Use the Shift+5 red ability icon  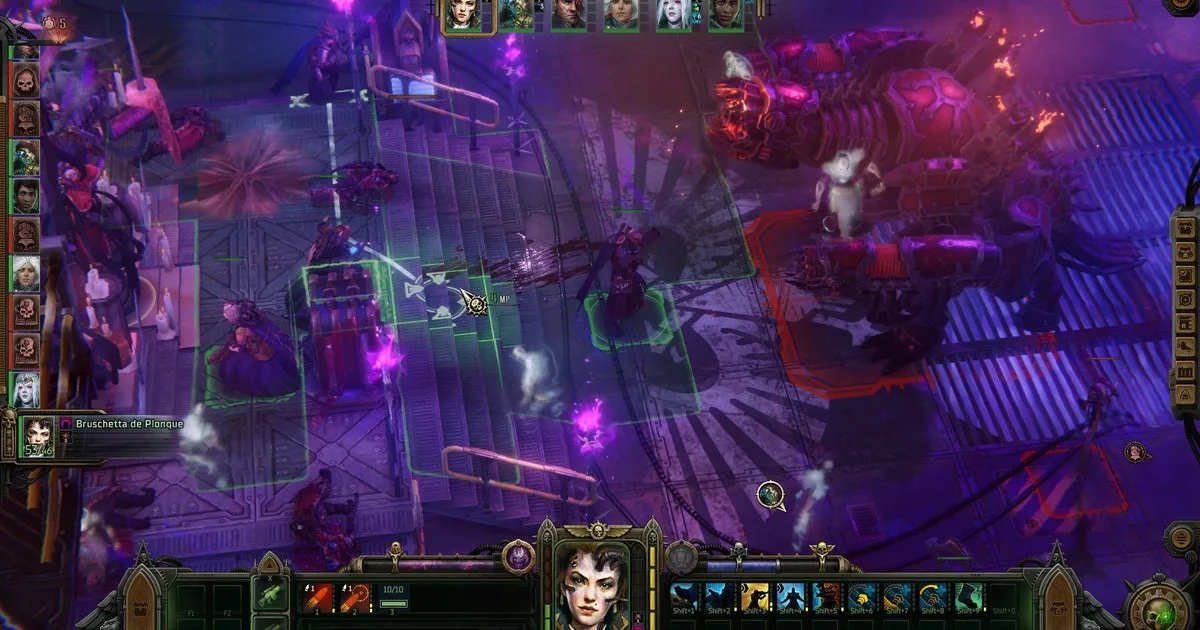(826, 598)
